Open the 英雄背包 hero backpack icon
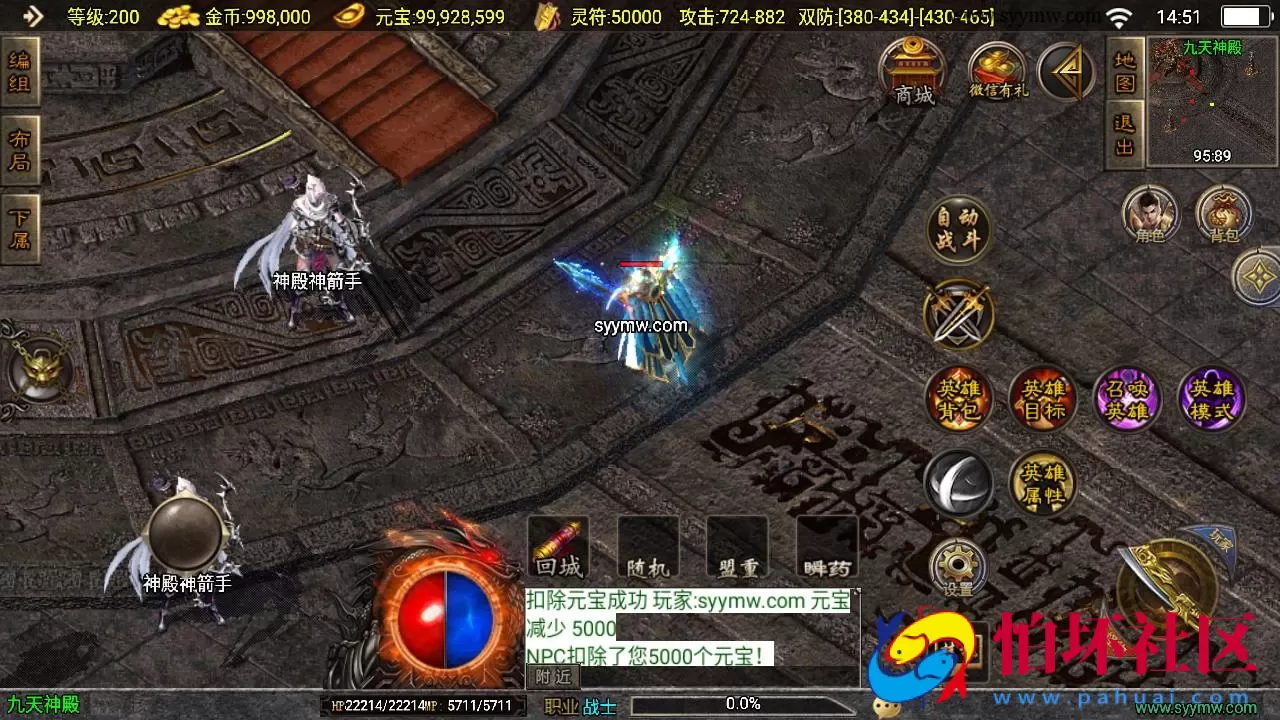 pos(957,399)
